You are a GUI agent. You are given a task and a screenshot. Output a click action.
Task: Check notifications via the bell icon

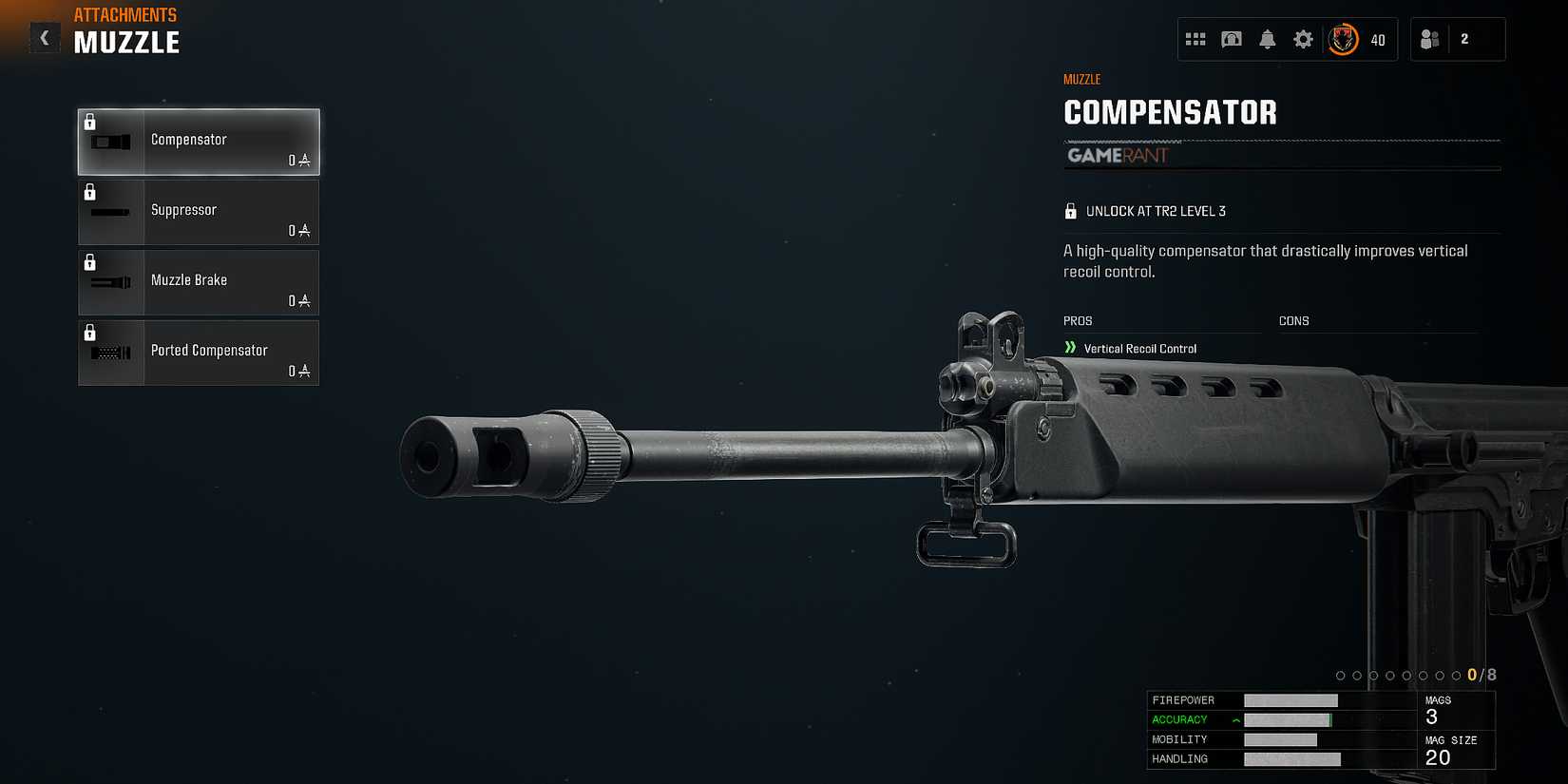1268,39
